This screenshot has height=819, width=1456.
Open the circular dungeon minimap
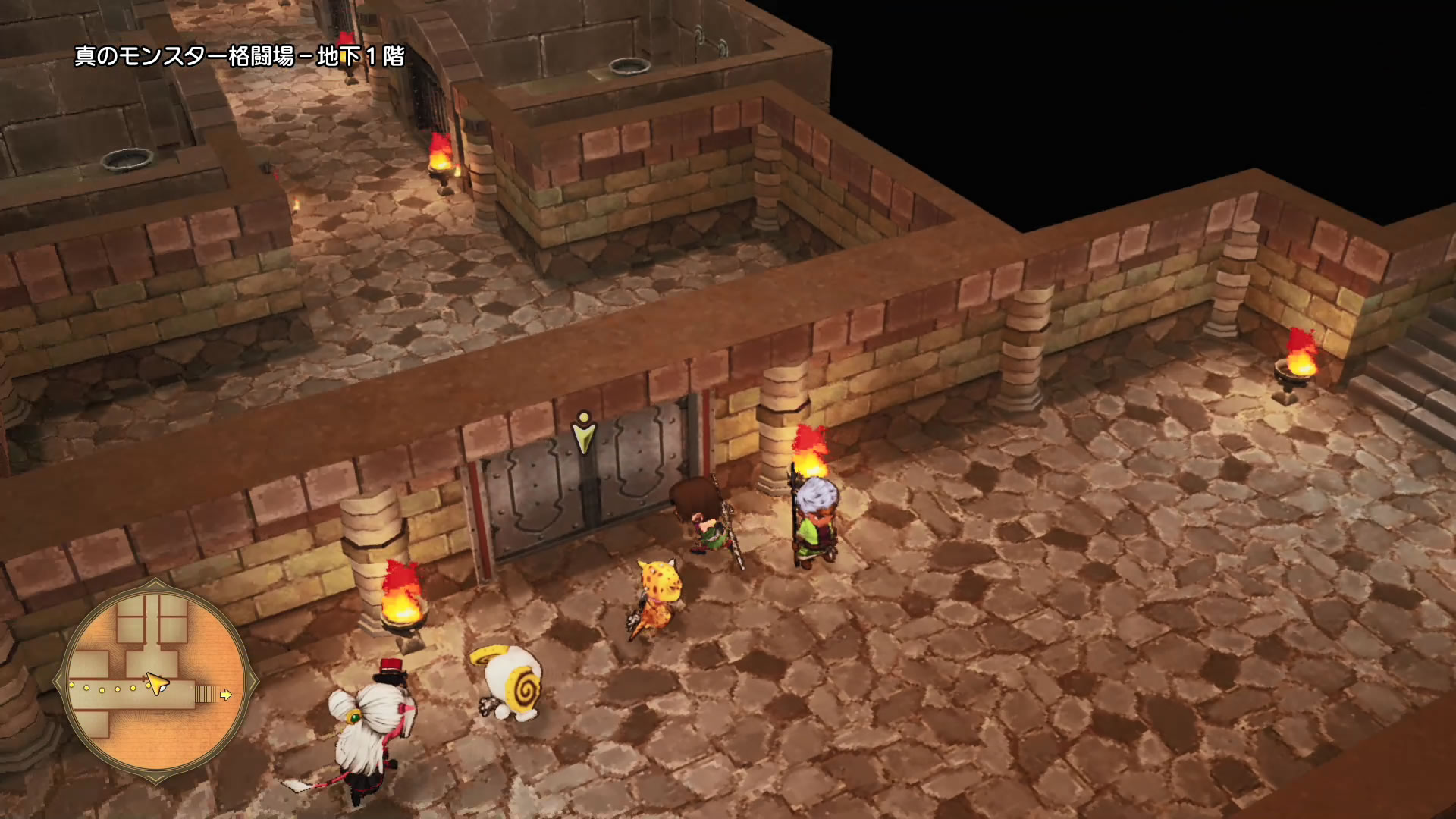[x=155, y=674]
